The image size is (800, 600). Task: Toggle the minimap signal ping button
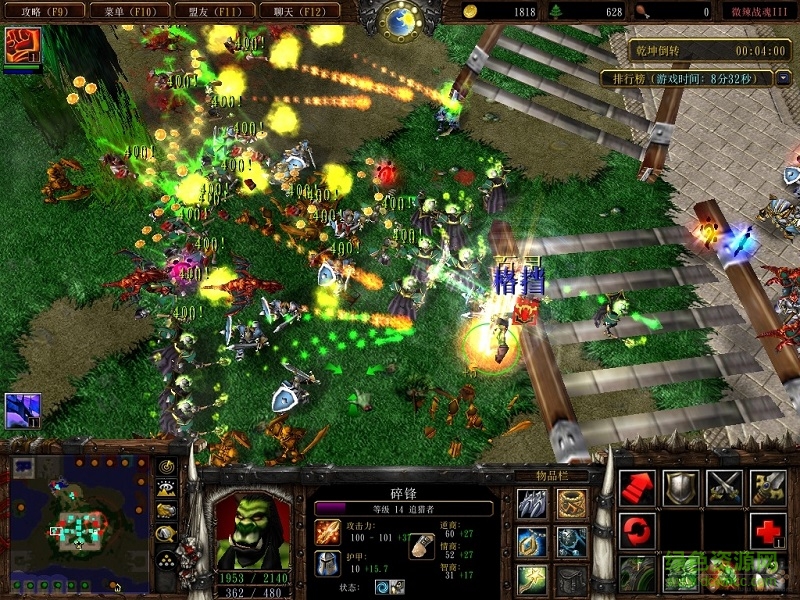coord(166,466)
